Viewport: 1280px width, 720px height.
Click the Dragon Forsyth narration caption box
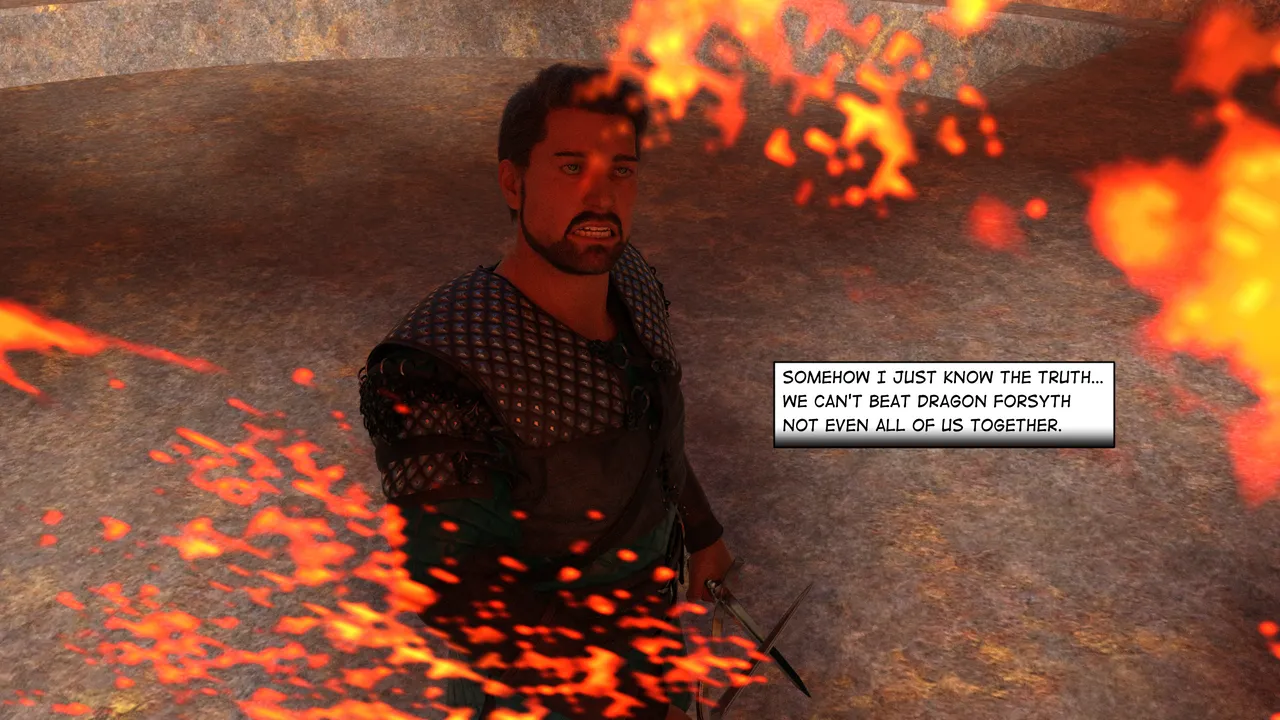pyautogui.click(x=943, y=403)
